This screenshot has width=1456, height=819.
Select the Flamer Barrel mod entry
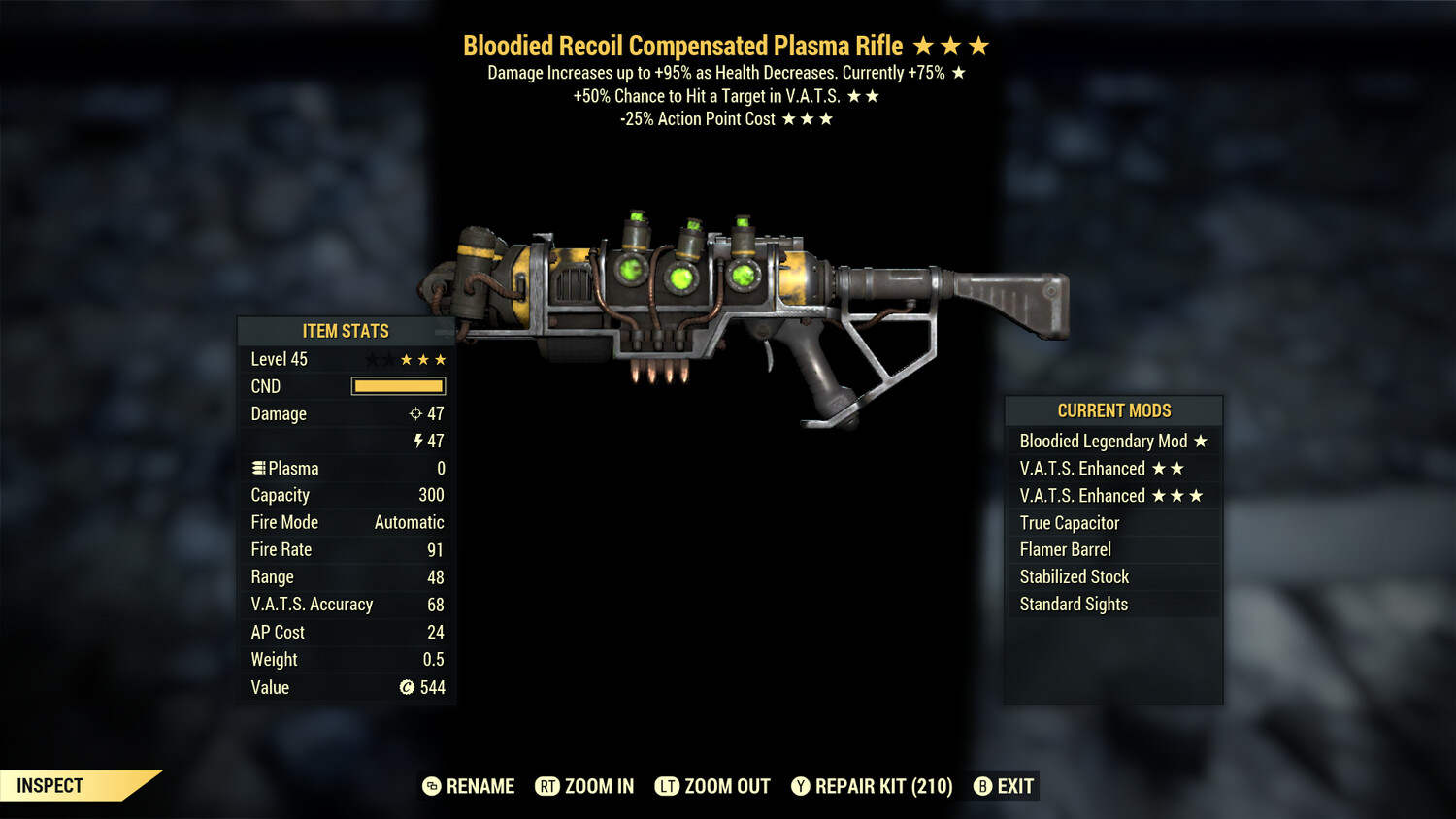click(1065, 549)
